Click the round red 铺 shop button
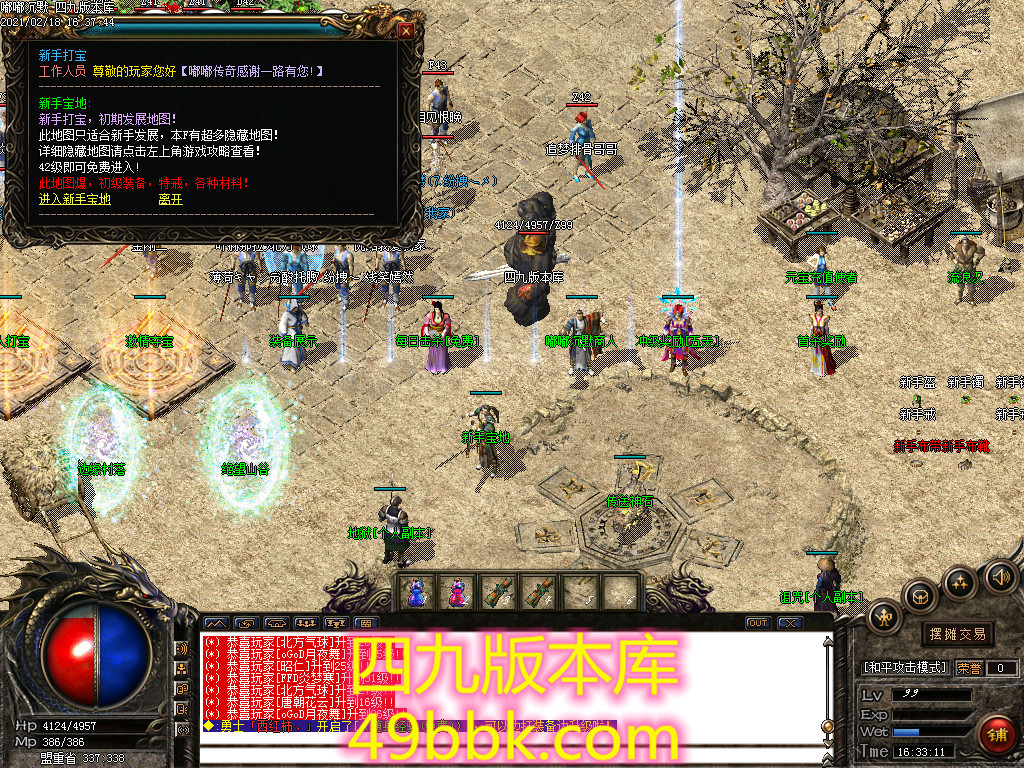1024x768 pixels. (997, 735)
